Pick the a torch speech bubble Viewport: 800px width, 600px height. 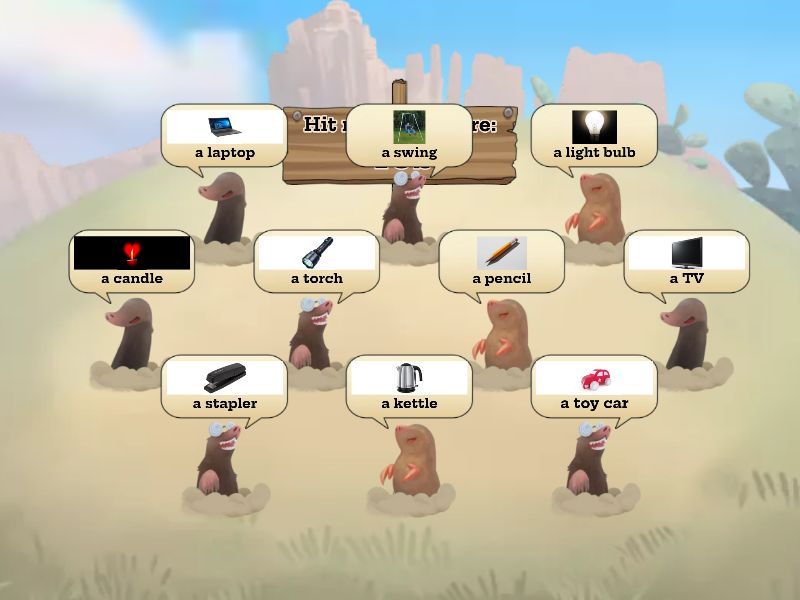point(316,261)
